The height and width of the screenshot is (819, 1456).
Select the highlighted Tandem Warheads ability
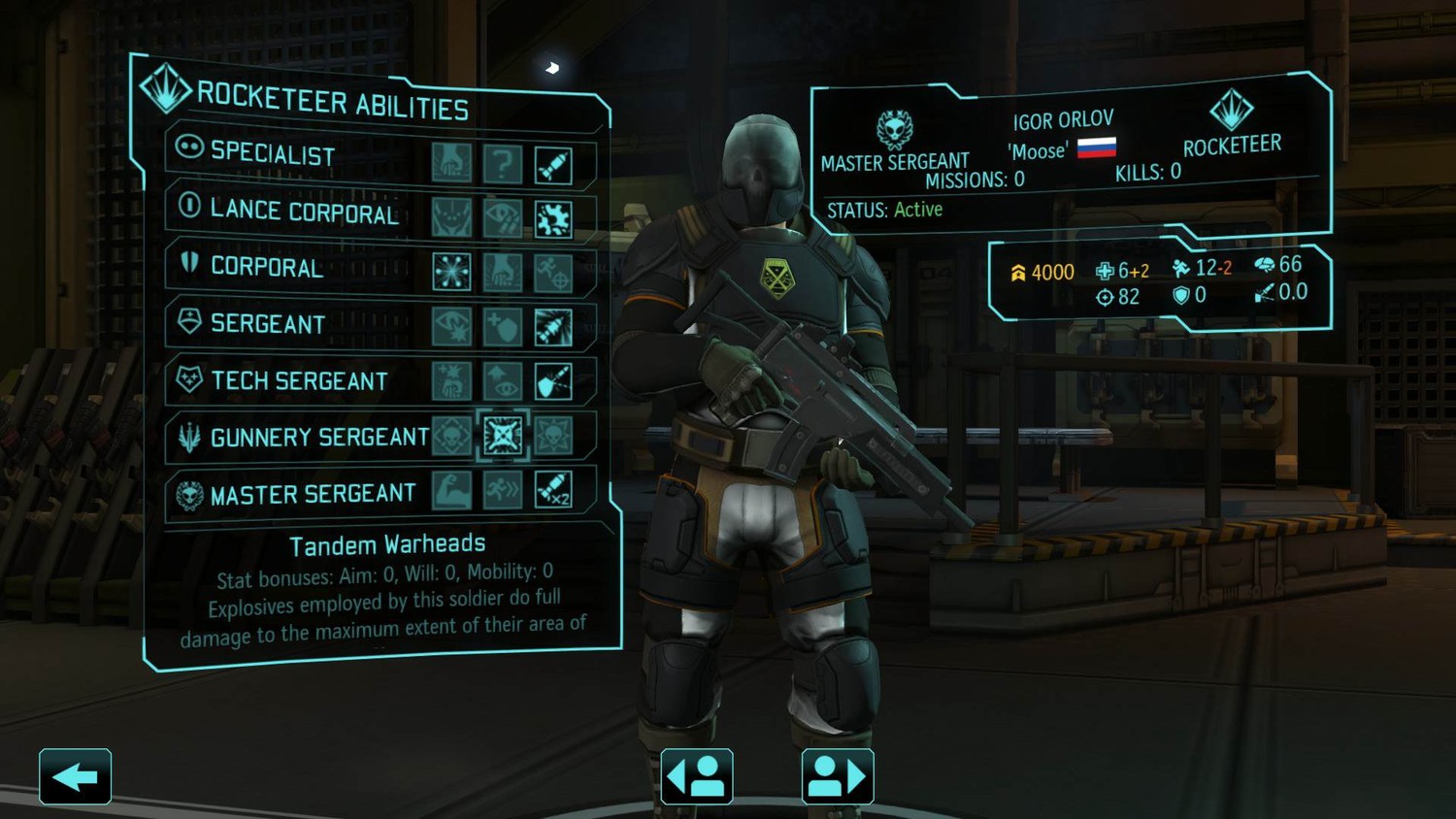pyautogui.click(x=502, y=436)
